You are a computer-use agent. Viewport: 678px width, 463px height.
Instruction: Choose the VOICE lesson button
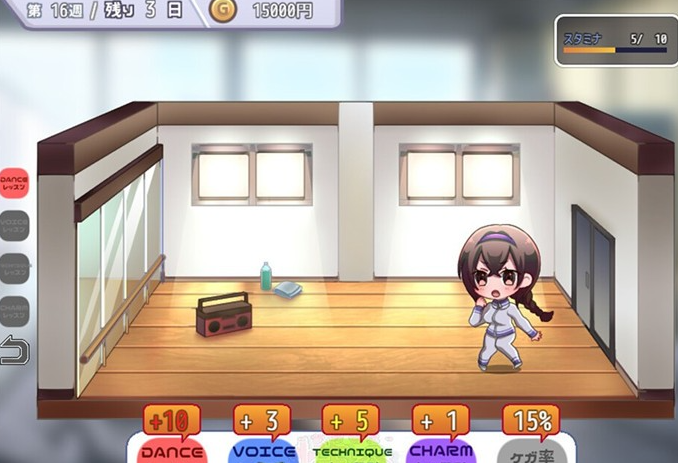pyautogui.click(x=14, y=225)
